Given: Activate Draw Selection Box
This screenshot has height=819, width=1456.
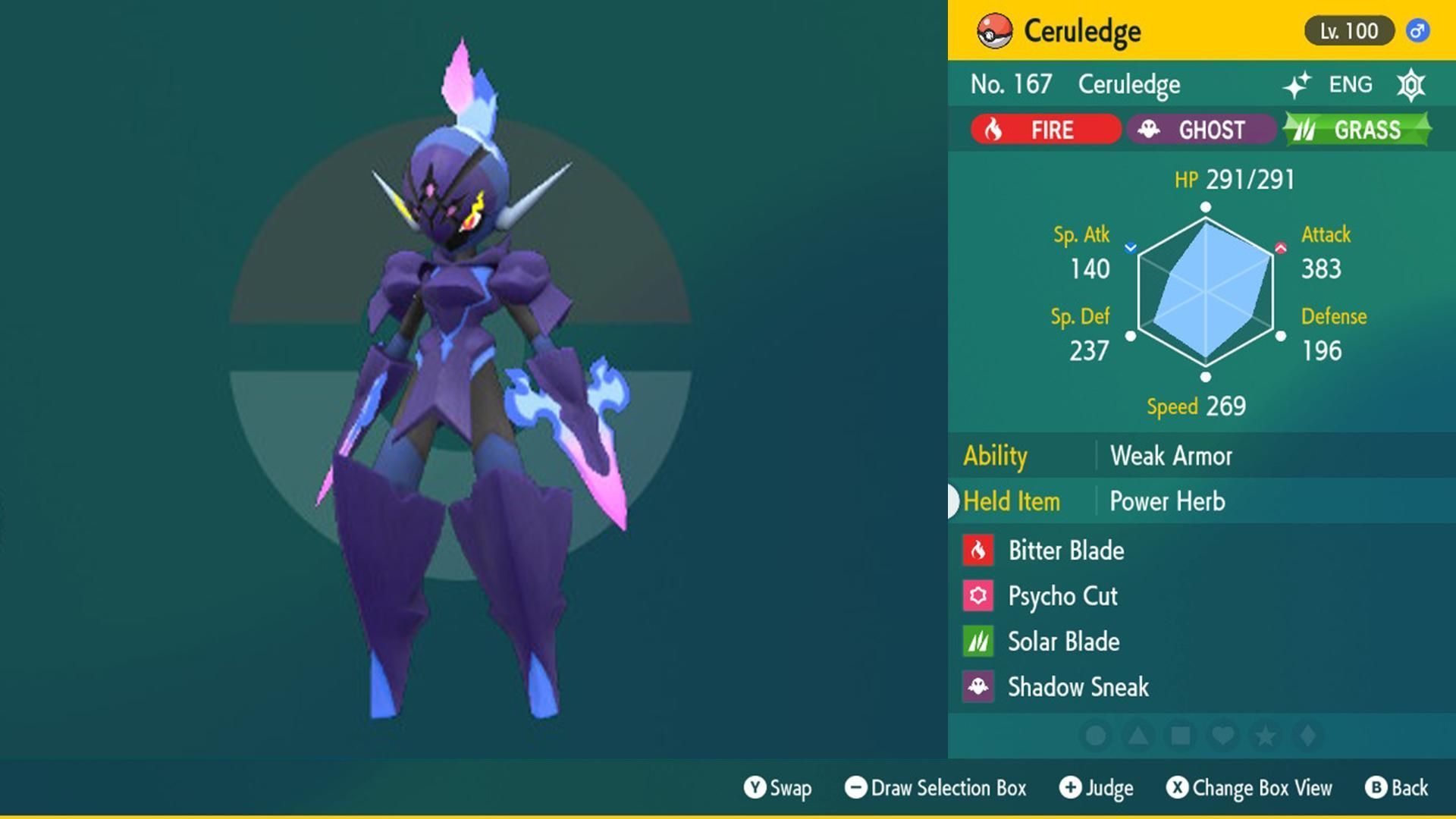Looking at the screenshot, I should click(x=936, y=788).
